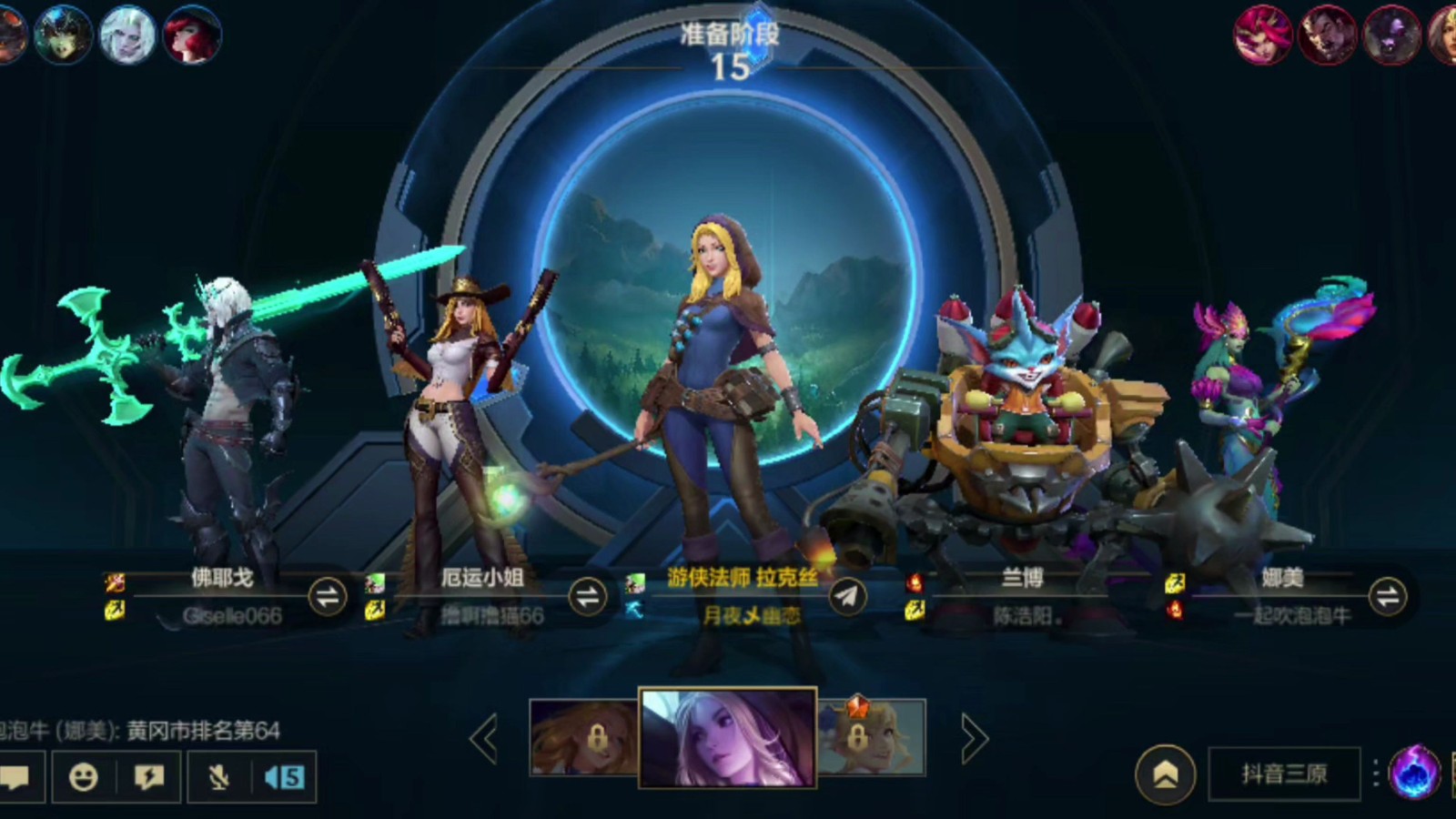Open the smiley emote picker
This screenshot has width=1456, height=819.
(x=84, y=777)
